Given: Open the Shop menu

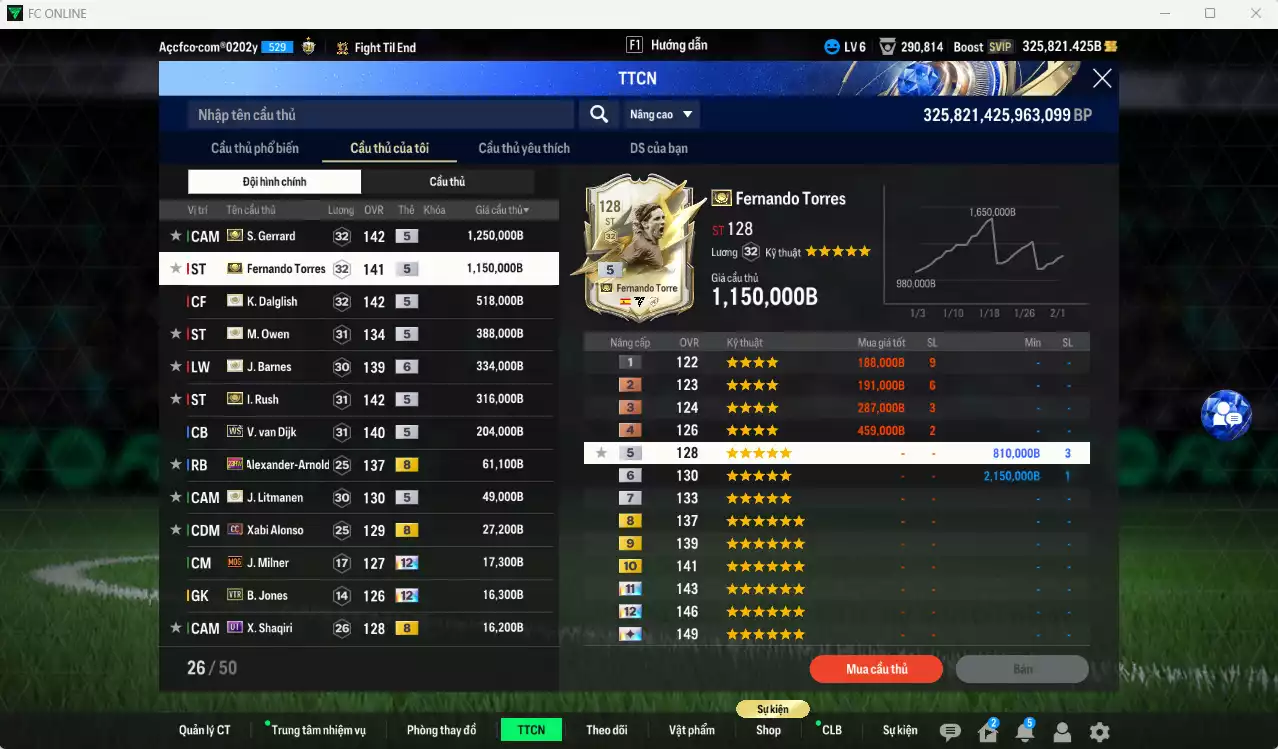Looking at the screenshot, I should pyautogui.click(x=768, y=730).
